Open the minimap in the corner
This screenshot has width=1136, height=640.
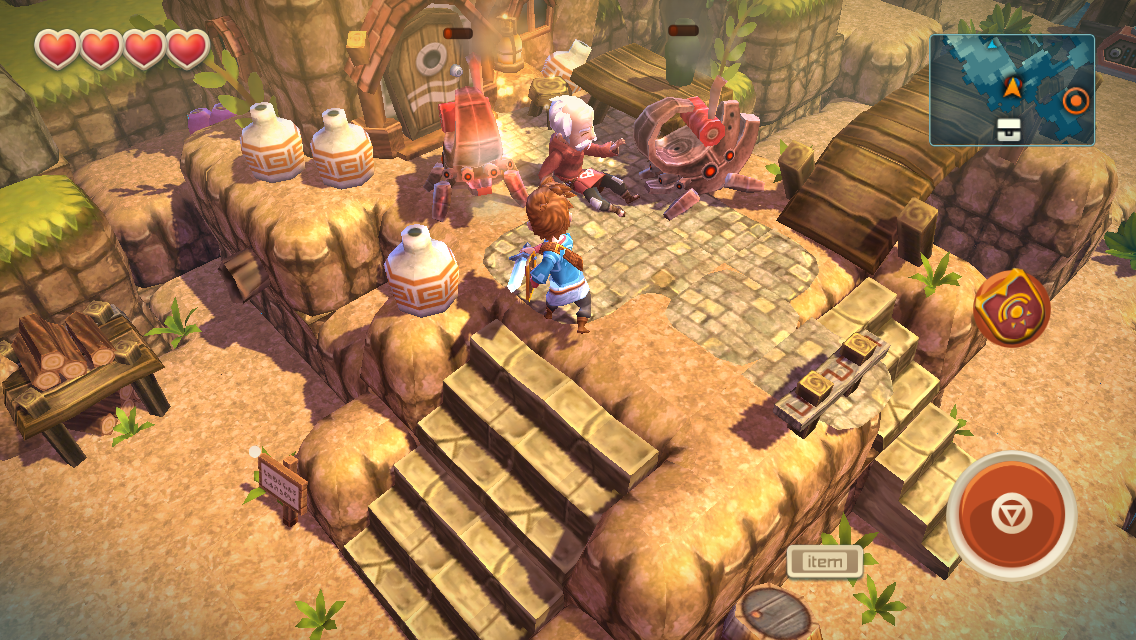pyautogui.click(x=1011, y=89)
